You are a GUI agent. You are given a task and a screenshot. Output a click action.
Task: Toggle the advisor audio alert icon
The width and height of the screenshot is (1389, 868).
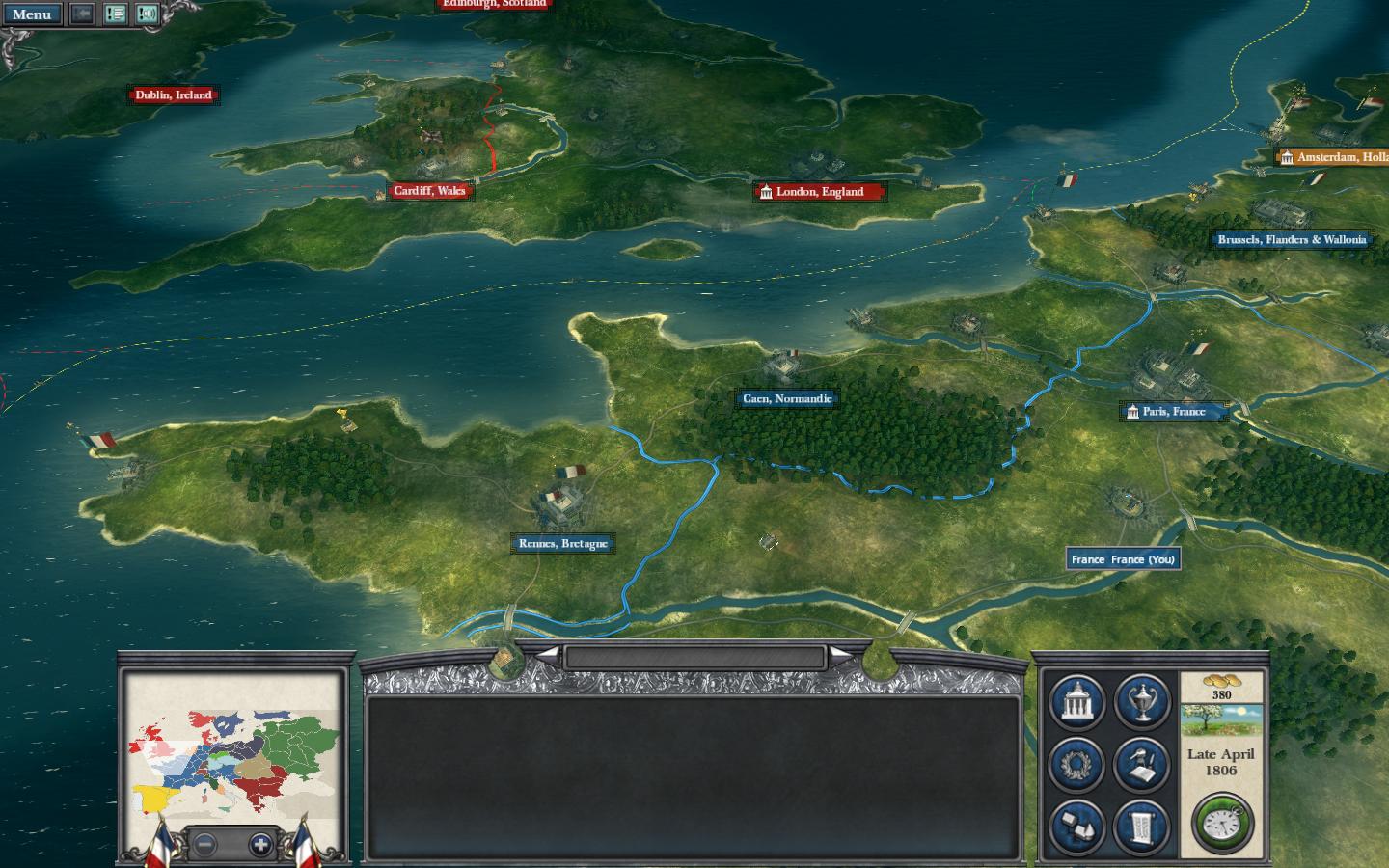pyautogui.click(x=147, y=14)
